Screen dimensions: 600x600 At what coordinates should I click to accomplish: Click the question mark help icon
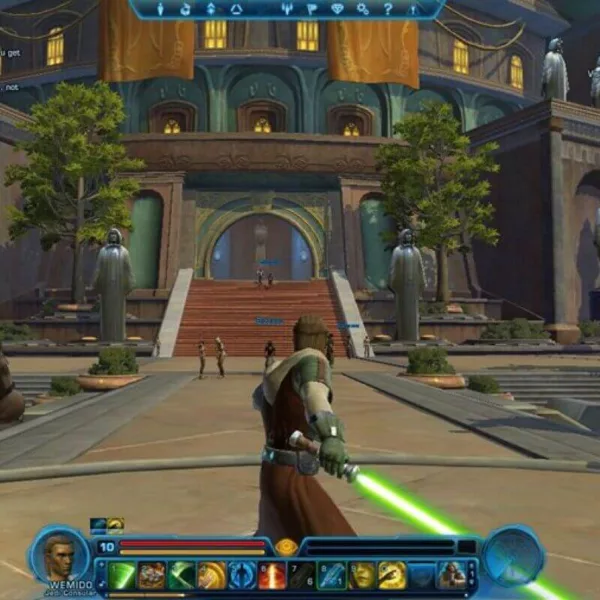click(387, 9)
